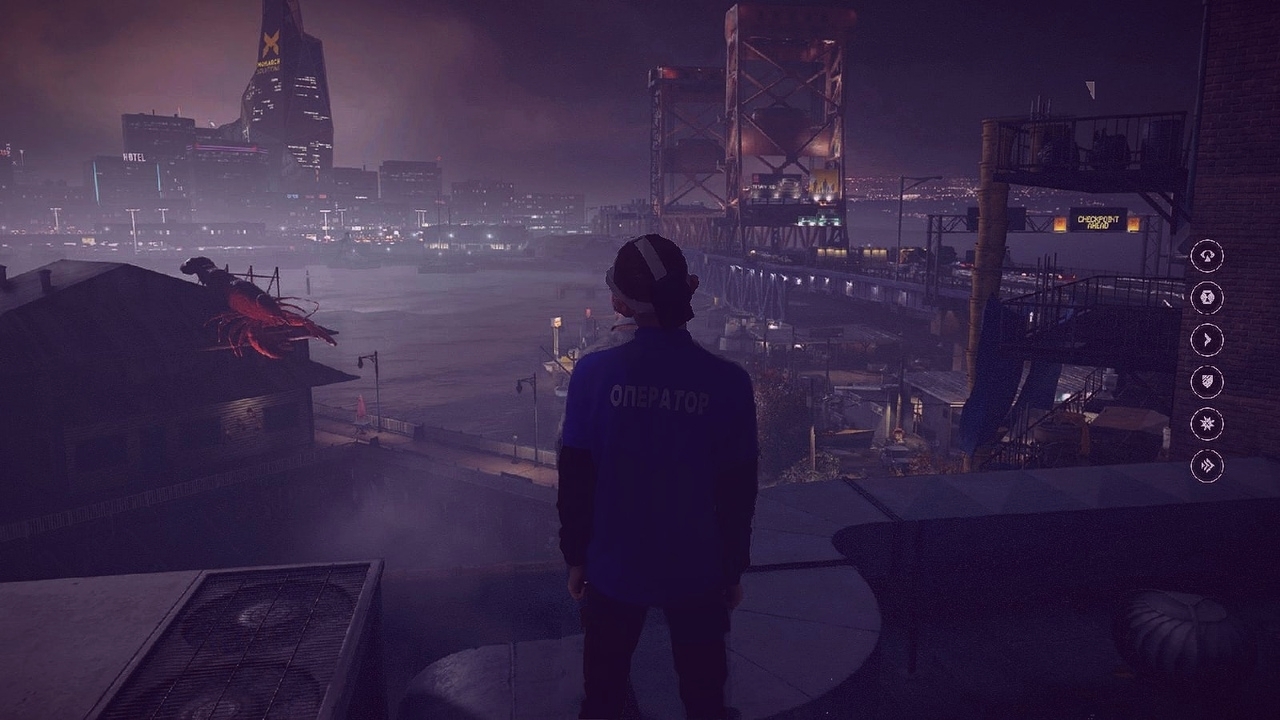The height and width of the screenshot is (720, 1280).
Task: Activate the starburst Time Blast ability
Action: (x=1207, y=424)
